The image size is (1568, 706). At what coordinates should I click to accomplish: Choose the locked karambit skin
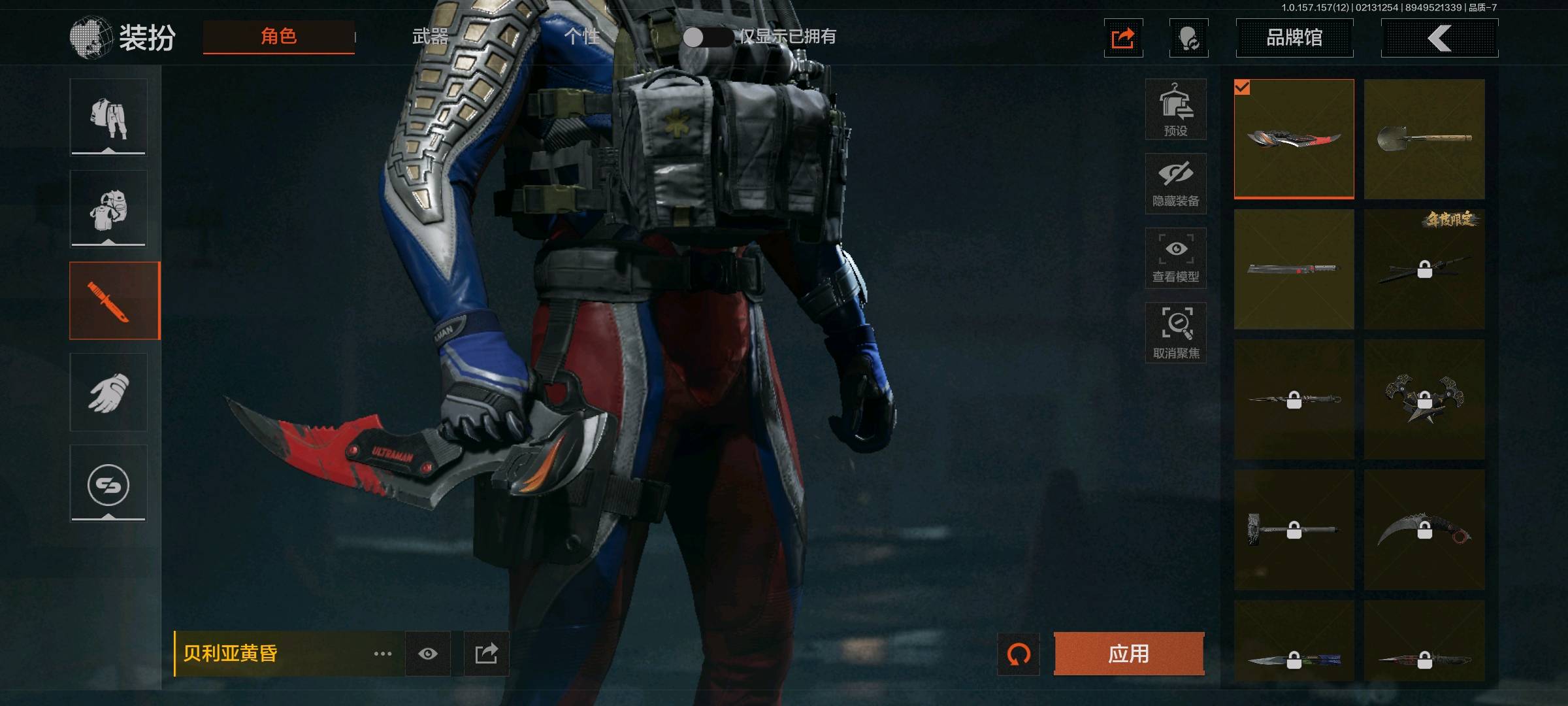click(x=1424, y=530)
